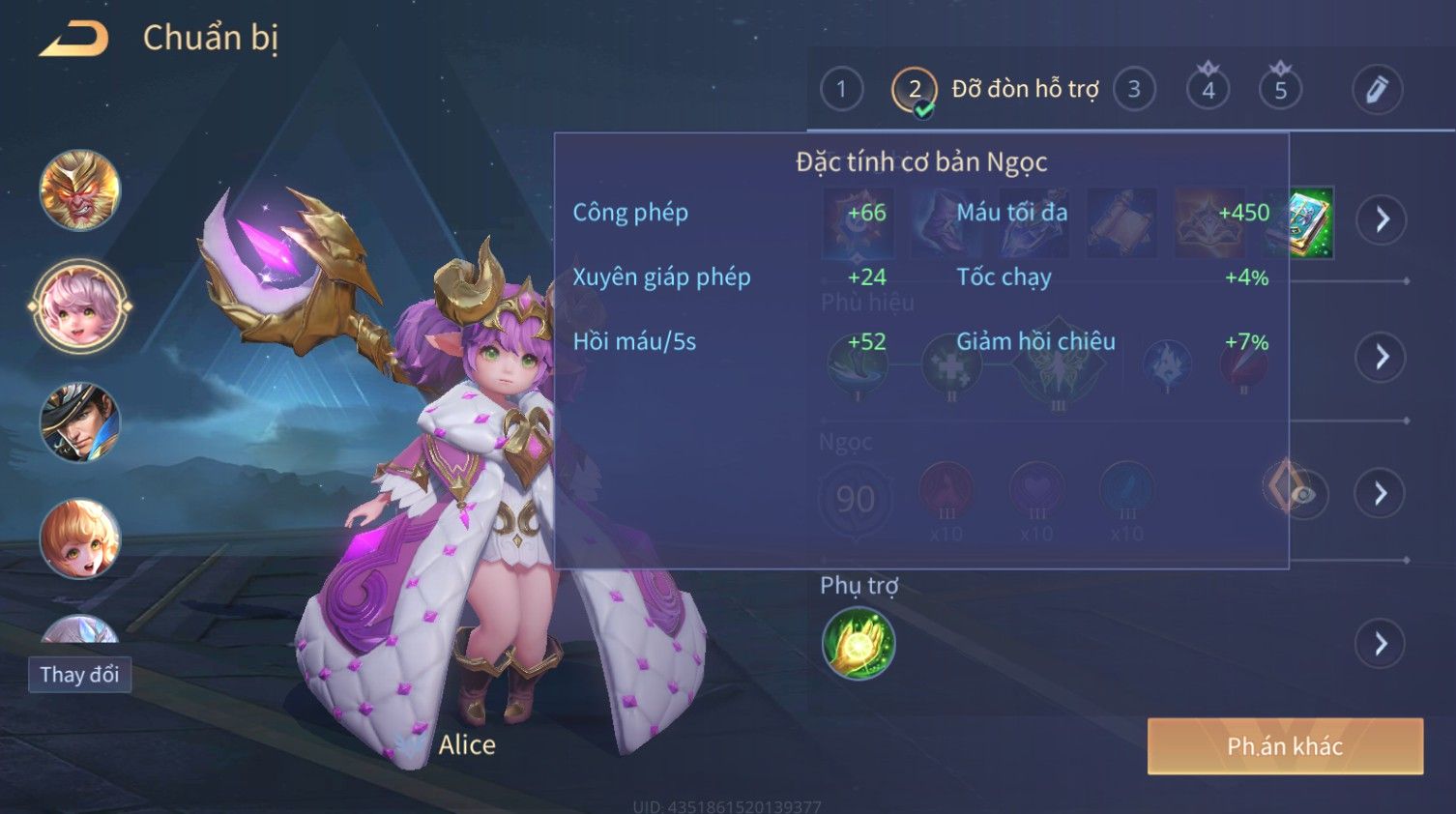Open loadout preset 5
This screenshot has height=814, width=1456.
1280,90
